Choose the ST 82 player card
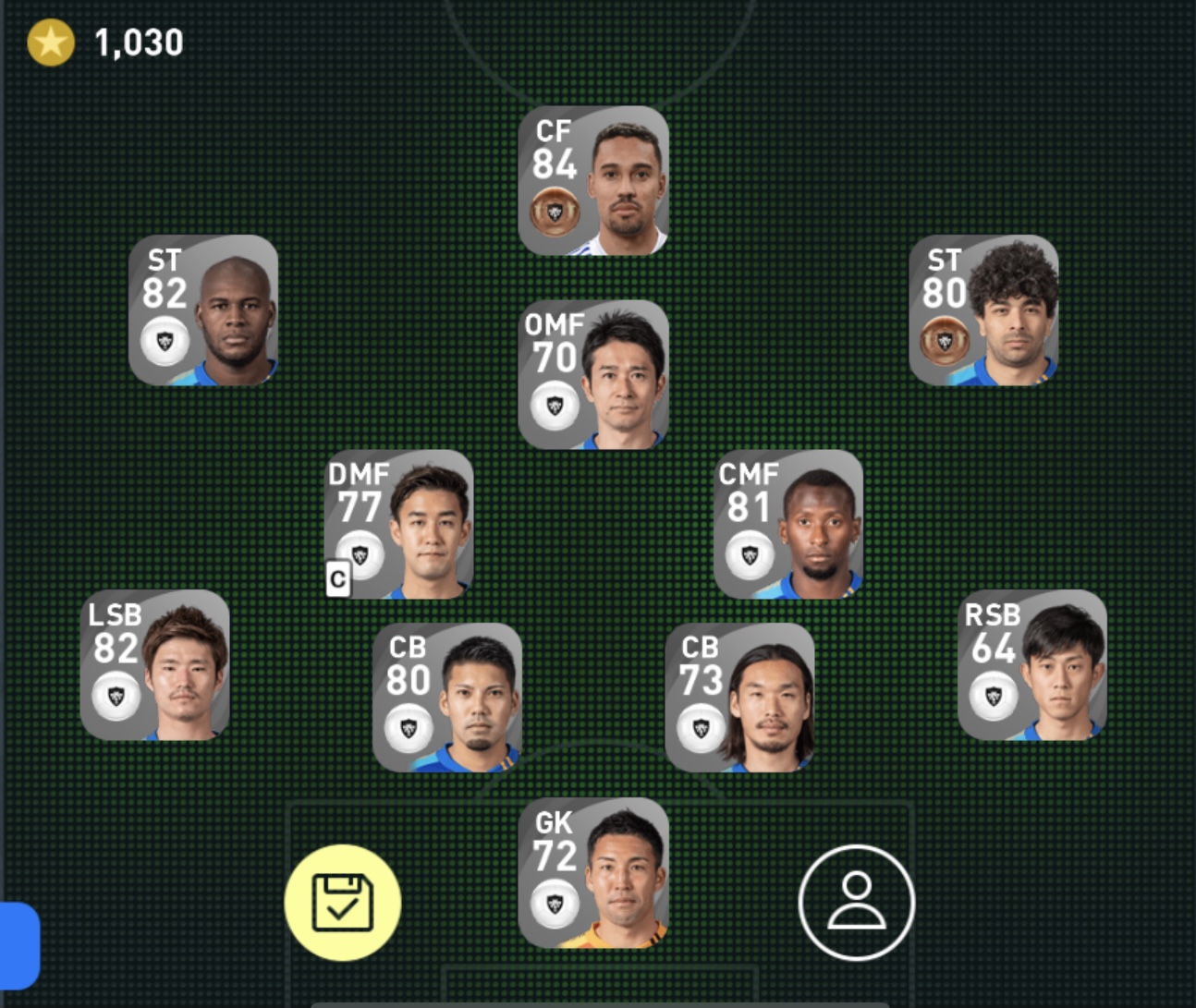This screenshot has width=1196, height=1008. point(203,310)
